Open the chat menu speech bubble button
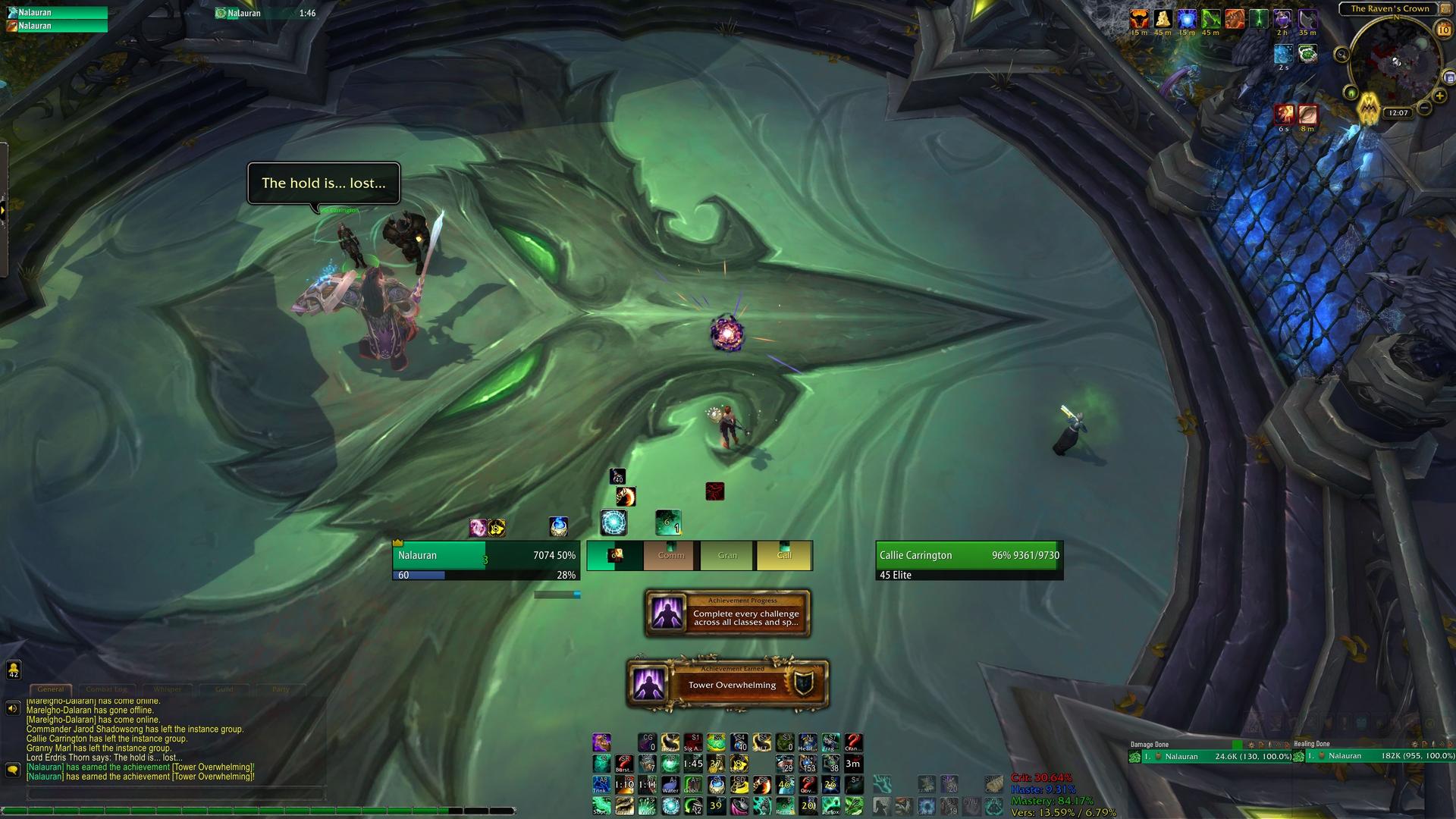Viewport: 1456px width, 819px height. click(13, 770)
